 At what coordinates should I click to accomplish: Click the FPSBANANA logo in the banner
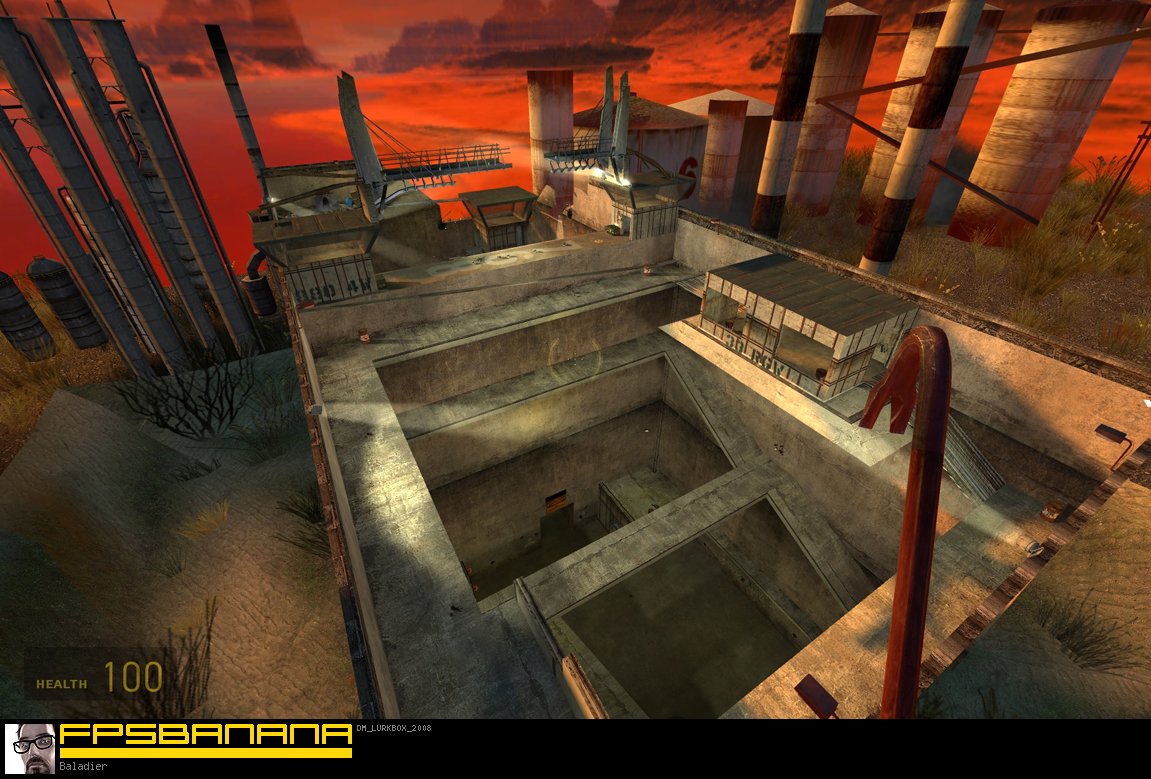[205, 736]
